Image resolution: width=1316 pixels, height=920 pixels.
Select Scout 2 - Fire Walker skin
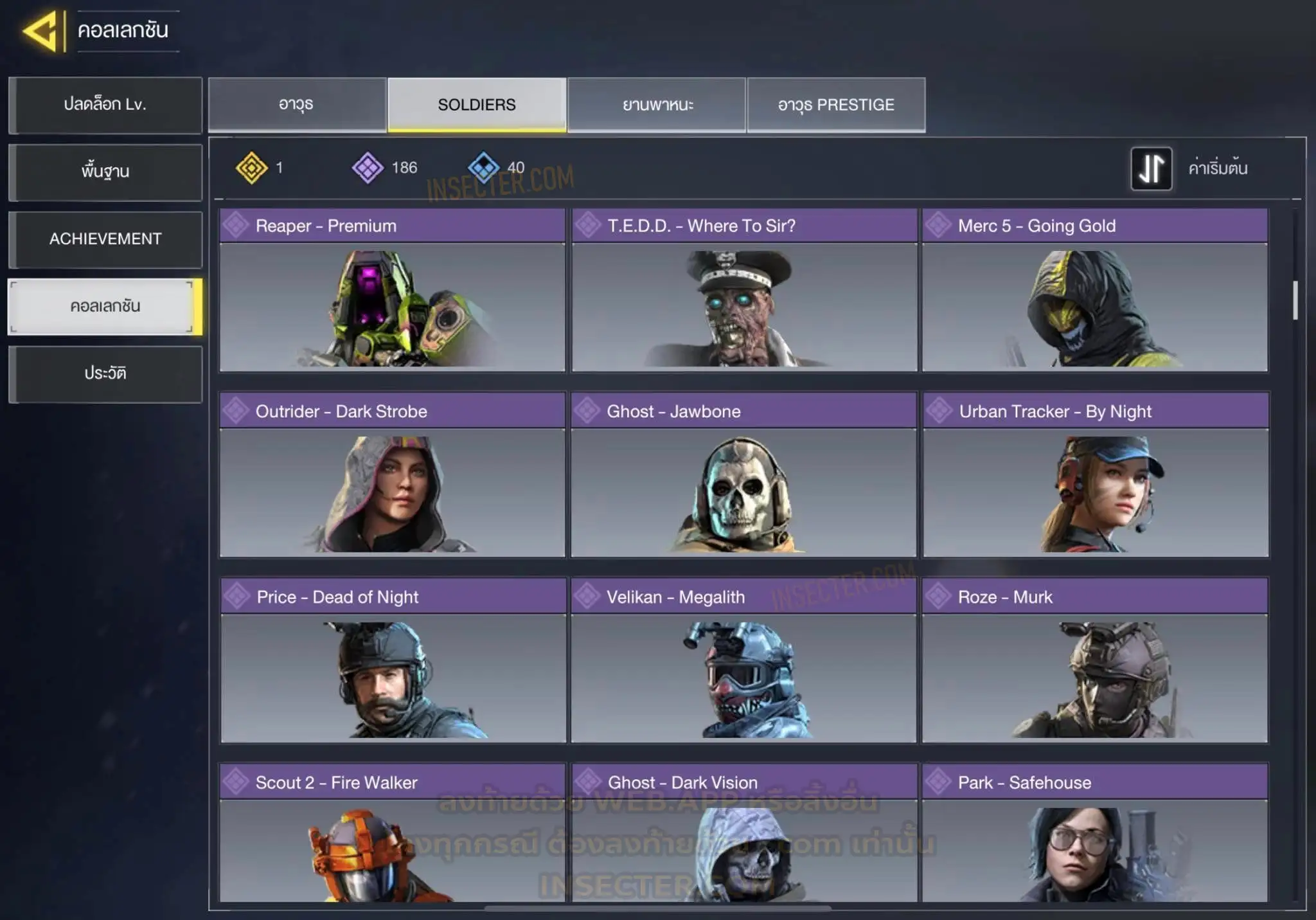392,834
